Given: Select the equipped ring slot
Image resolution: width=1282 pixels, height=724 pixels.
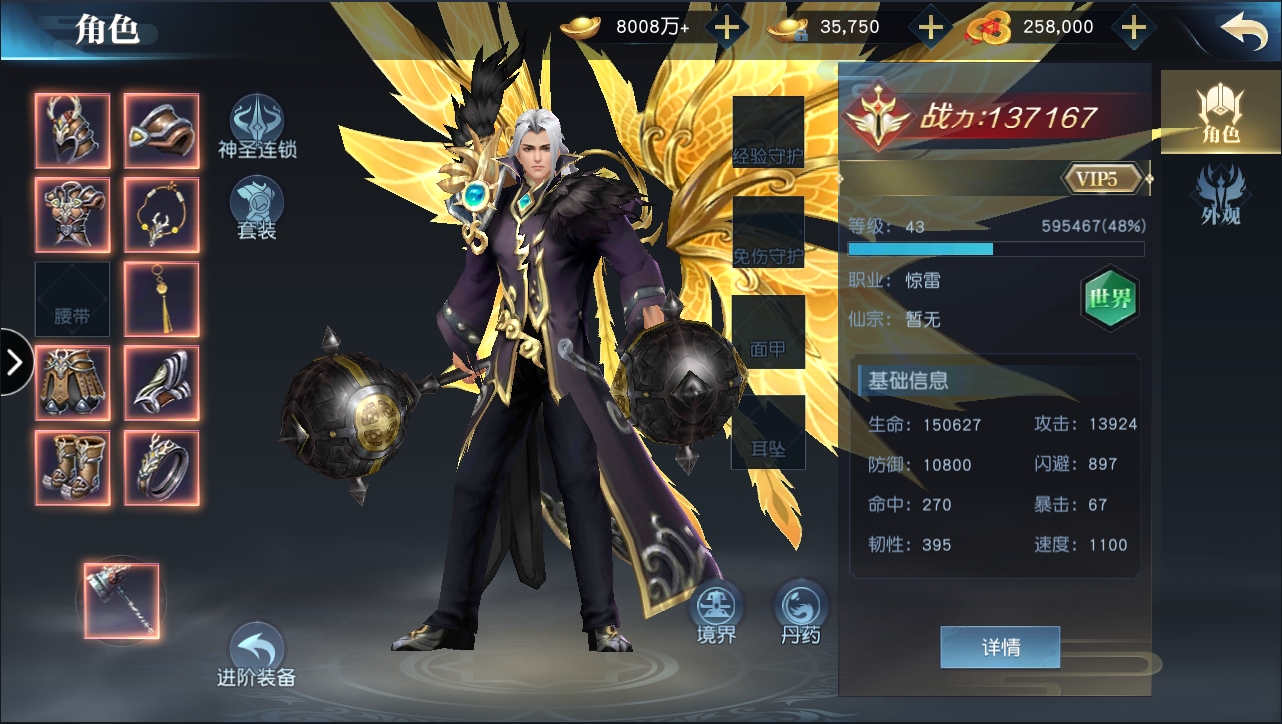Looking at the screenshot, I should pyautogui.click(x=161, y=468).
